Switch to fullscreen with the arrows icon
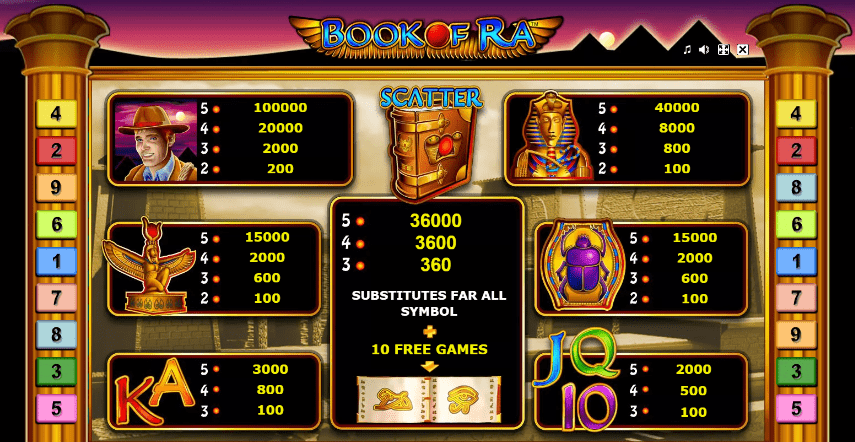This screenshot has width=855, height=442. point(723,49)
